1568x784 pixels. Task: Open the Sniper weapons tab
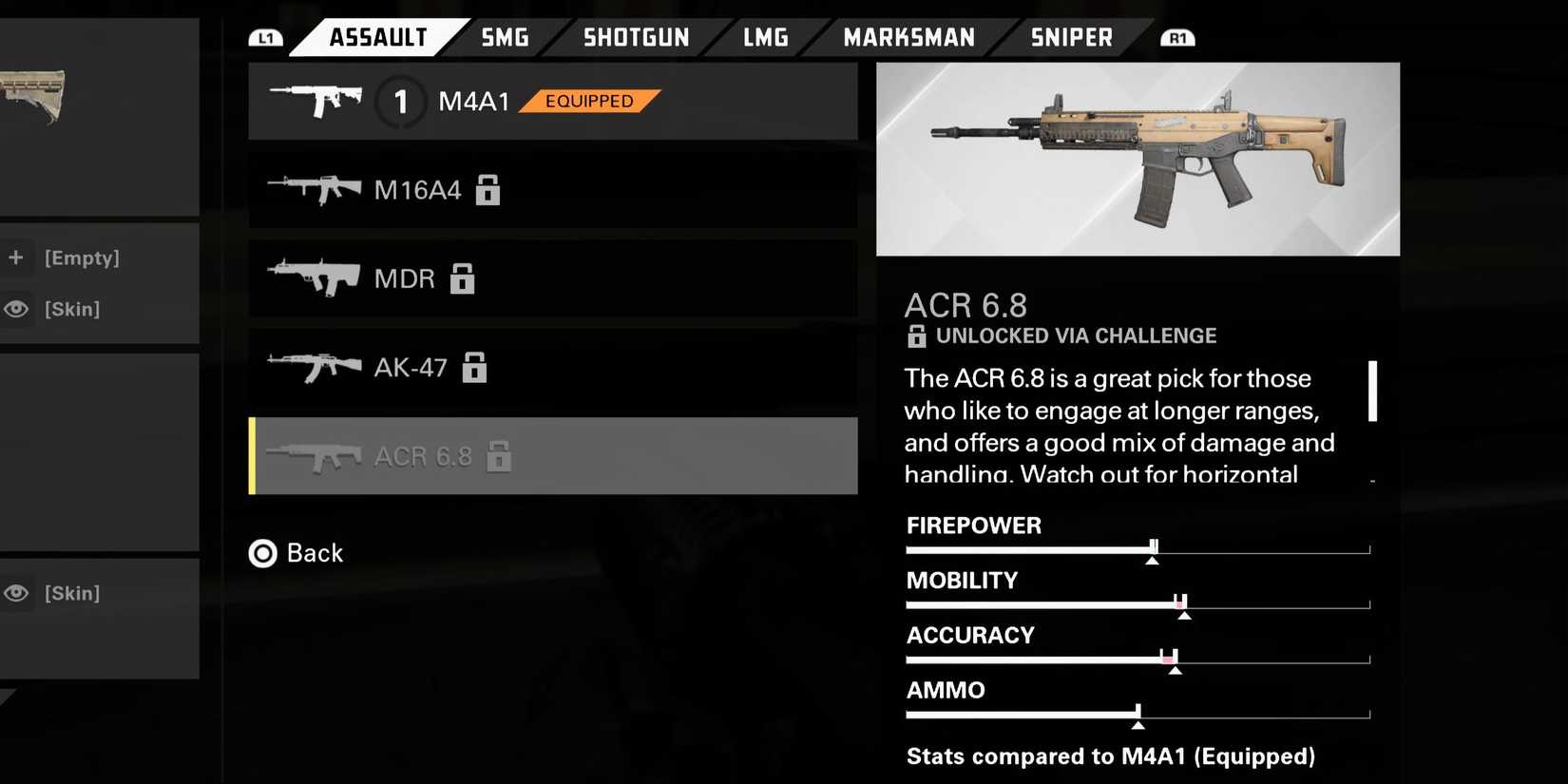[1071, 38]
